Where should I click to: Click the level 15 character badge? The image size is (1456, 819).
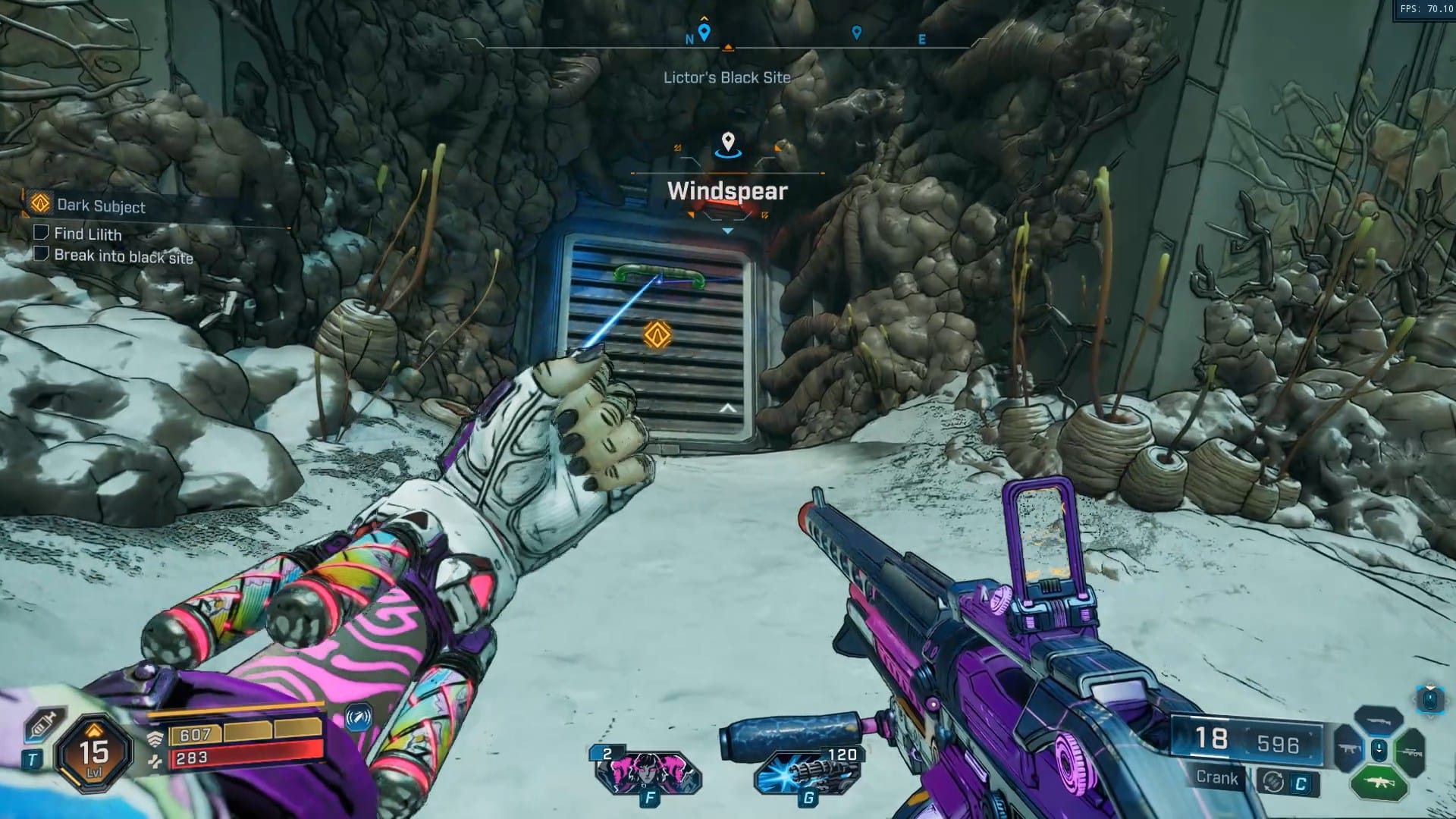pos(95,752)
